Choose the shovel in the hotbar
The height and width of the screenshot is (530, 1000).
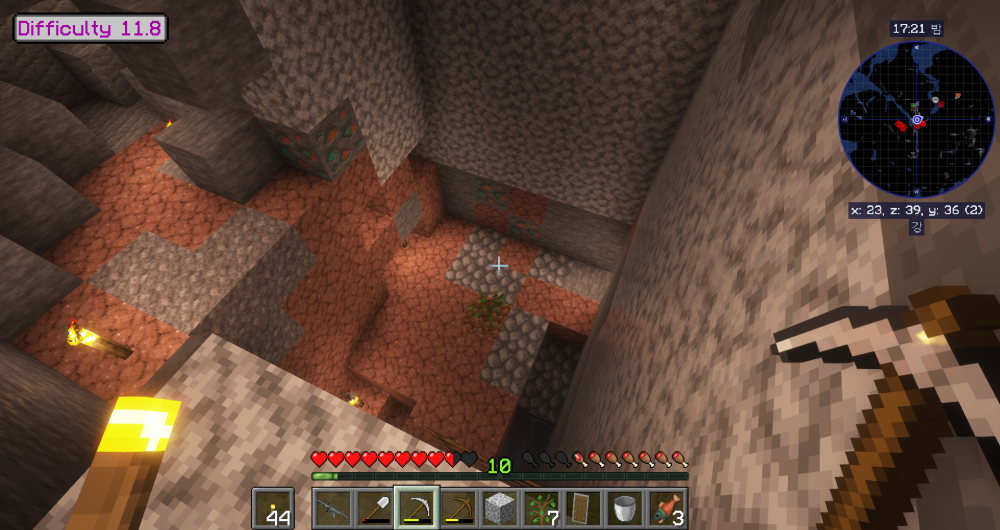(374, 509)
